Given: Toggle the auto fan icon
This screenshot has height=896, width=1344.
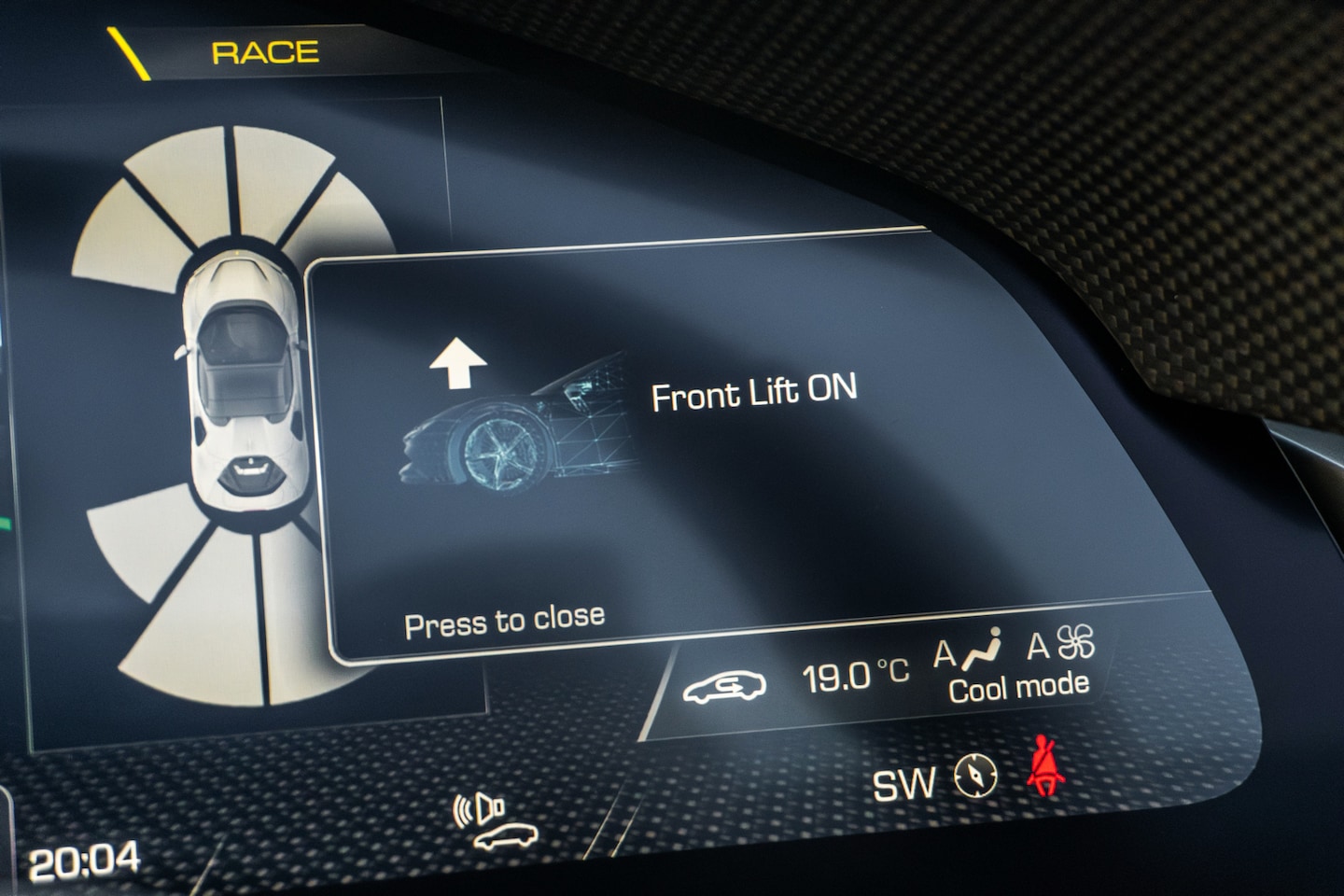Looking at the screenshot, I should 1062,644.
